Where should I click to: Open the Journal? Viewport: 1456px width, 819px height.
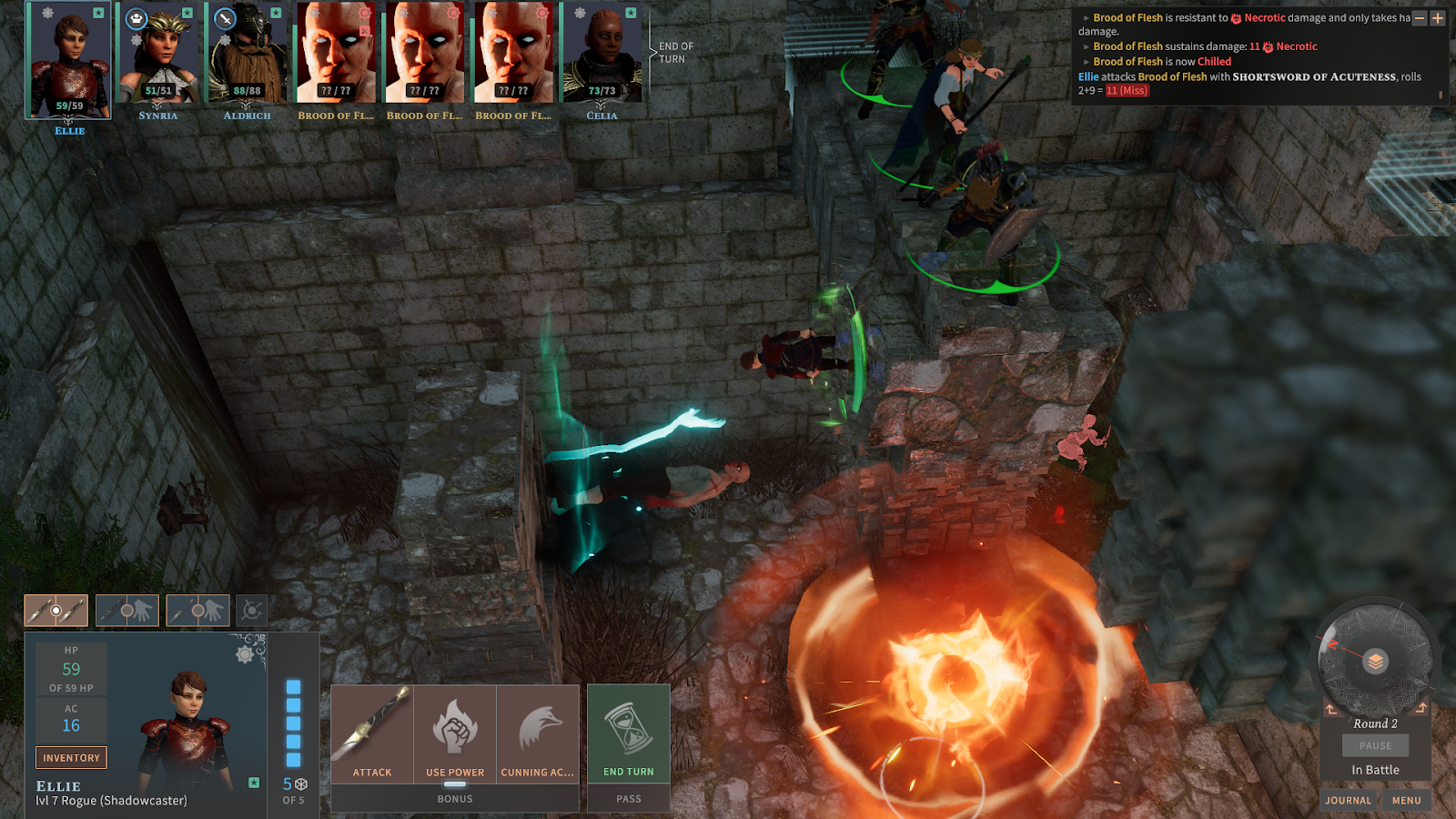click(1348, 800)
